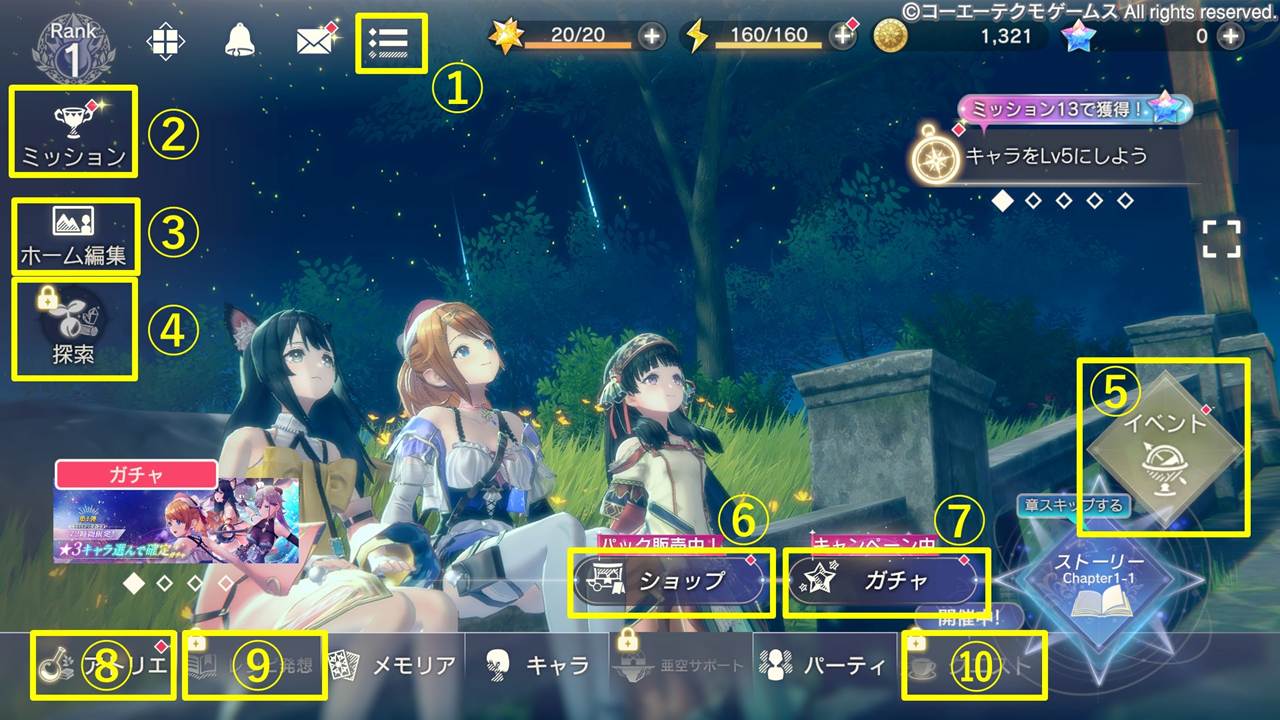Screen dimensions: 1280x720
Task: Open the アトリエ tab
Action: (x=102, y=665)
